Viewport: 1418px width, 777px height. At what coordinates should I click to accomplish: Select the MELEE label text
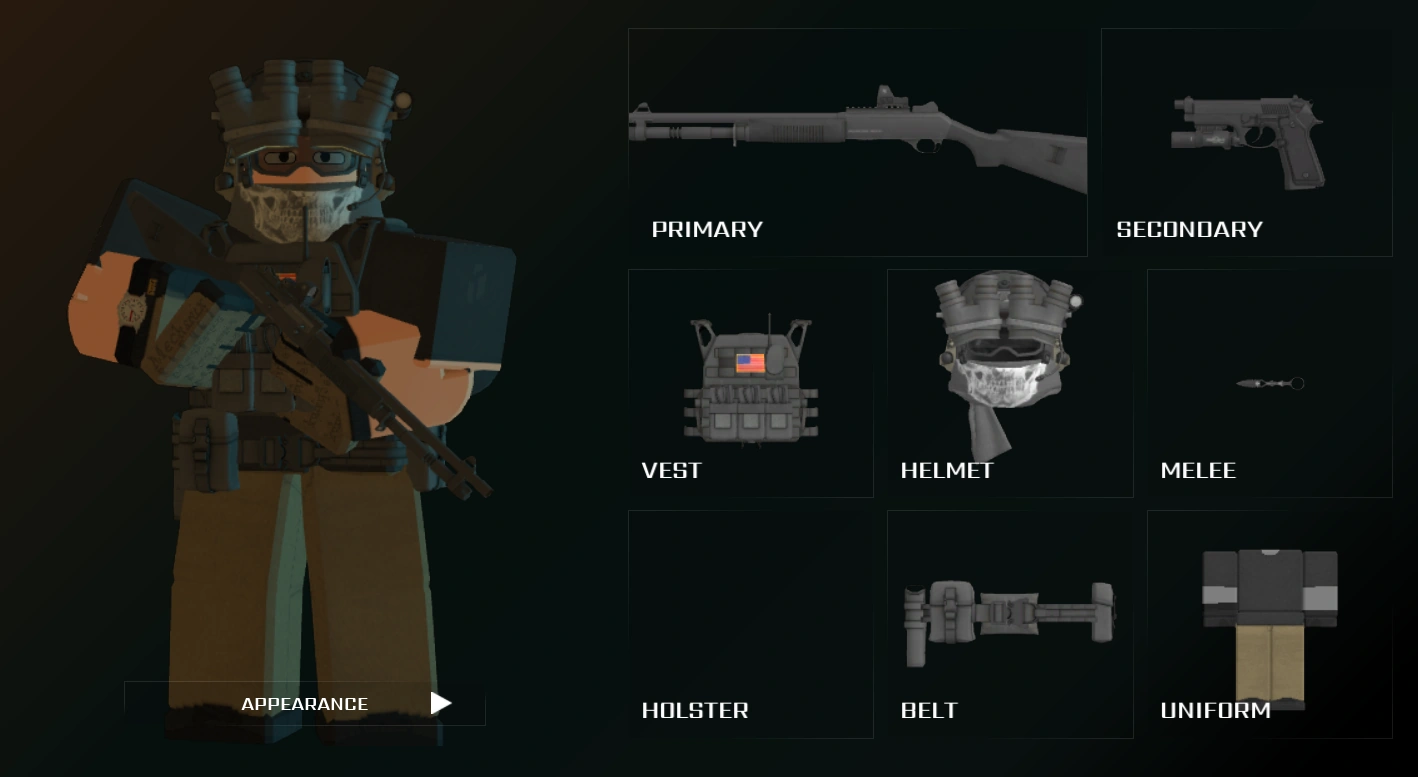[x=1199, y=470]
